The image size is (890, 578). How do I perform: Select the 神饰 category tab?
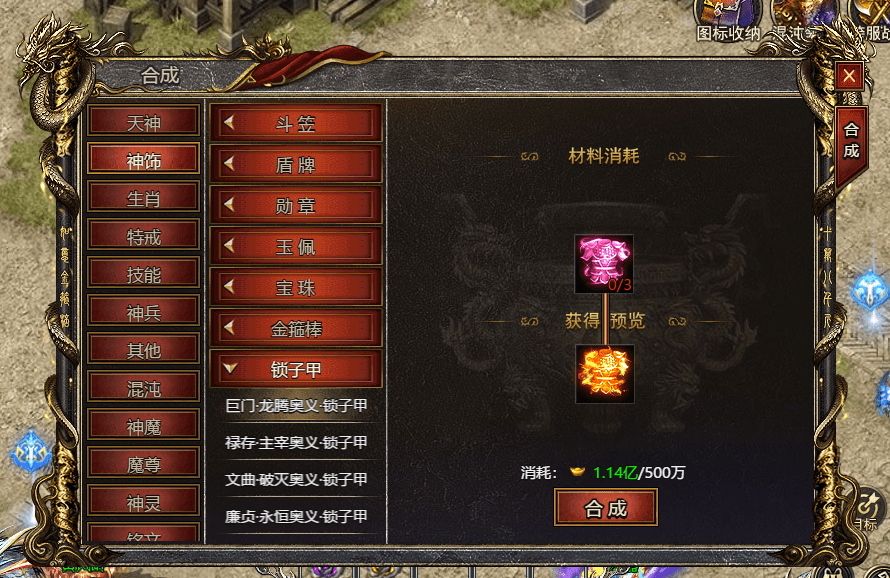(x=143, y=160)
